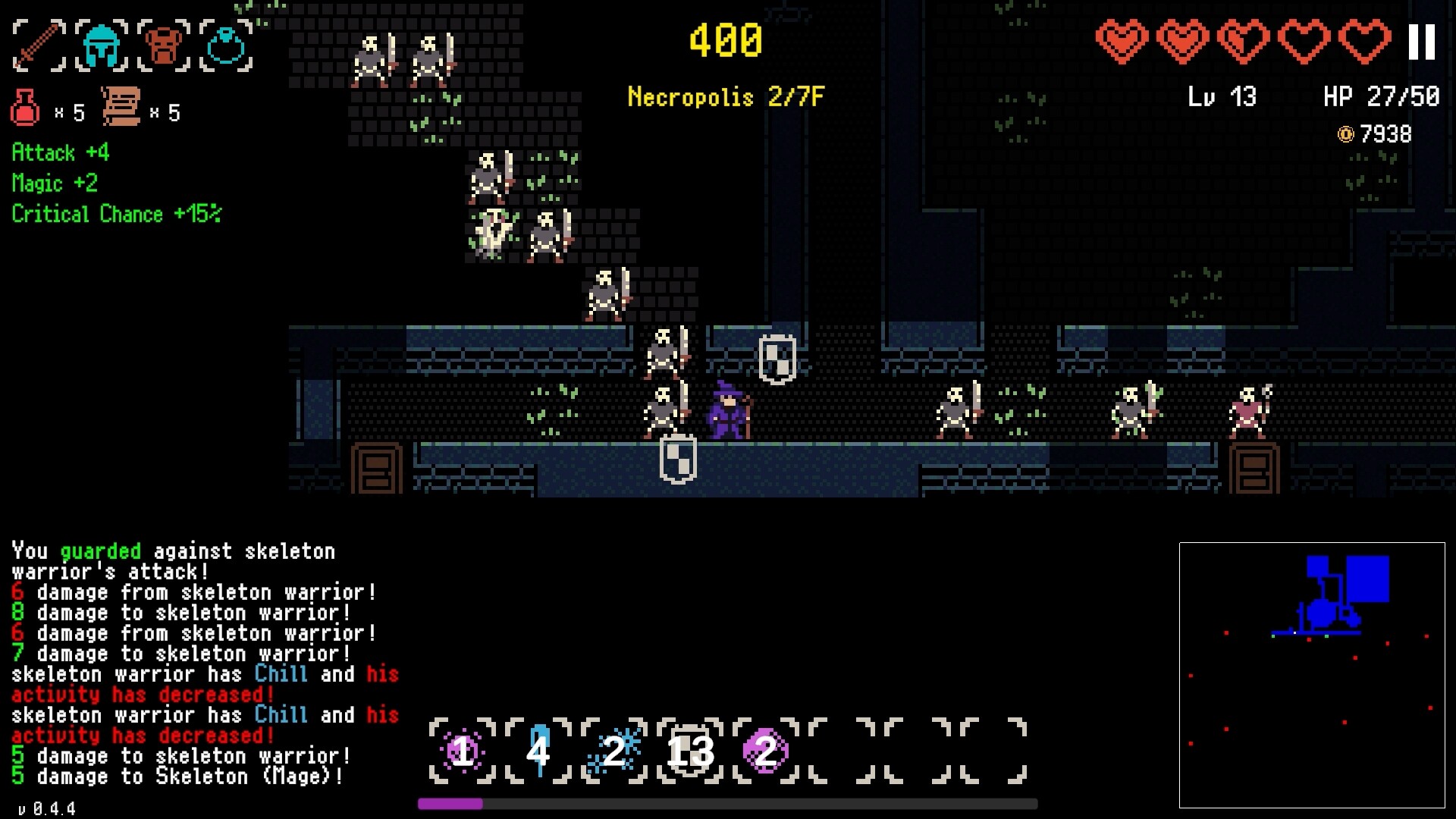Click the purple experience progress bar
Image resolution: width=1456 pixels, height=819 pixels.
click(x=451, y=802)
